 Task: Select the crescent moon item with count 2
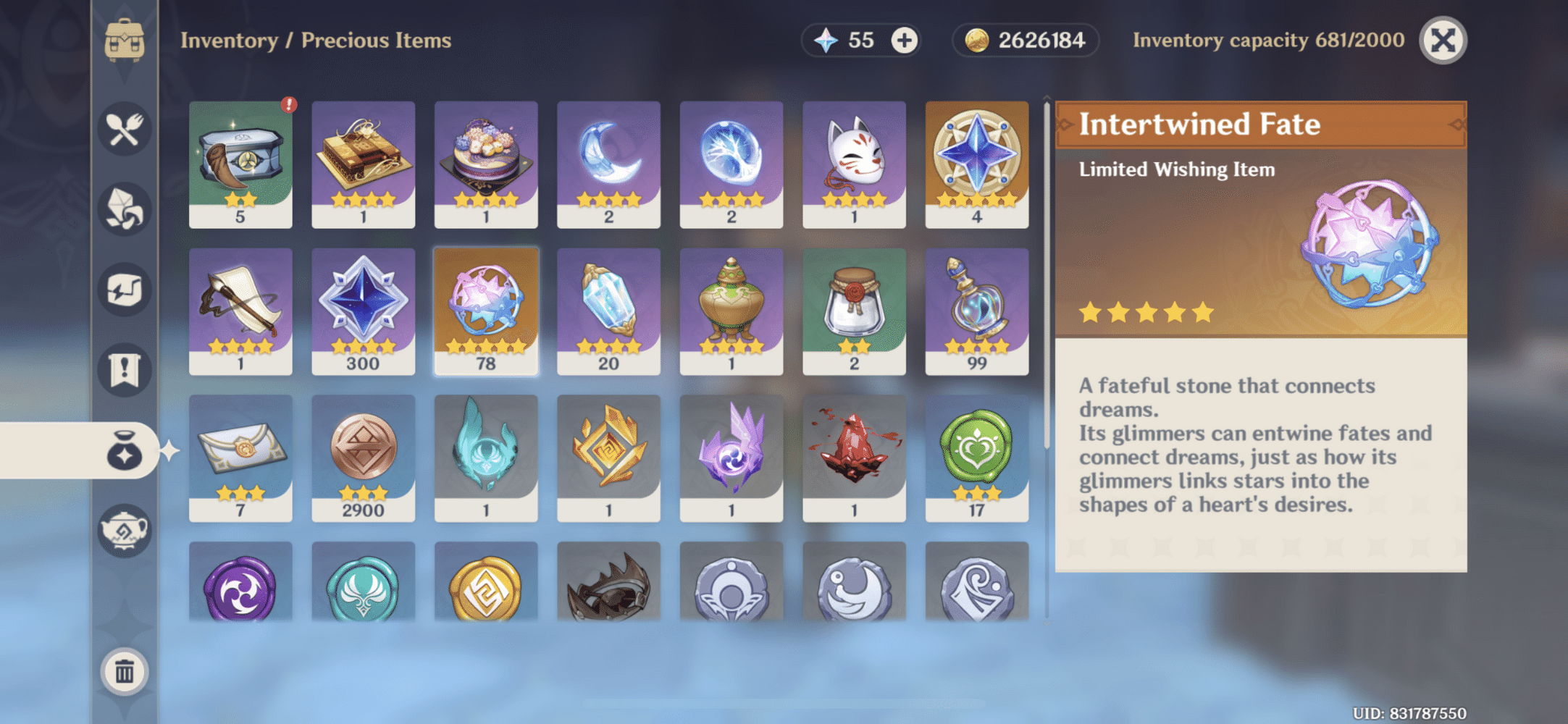609,163
